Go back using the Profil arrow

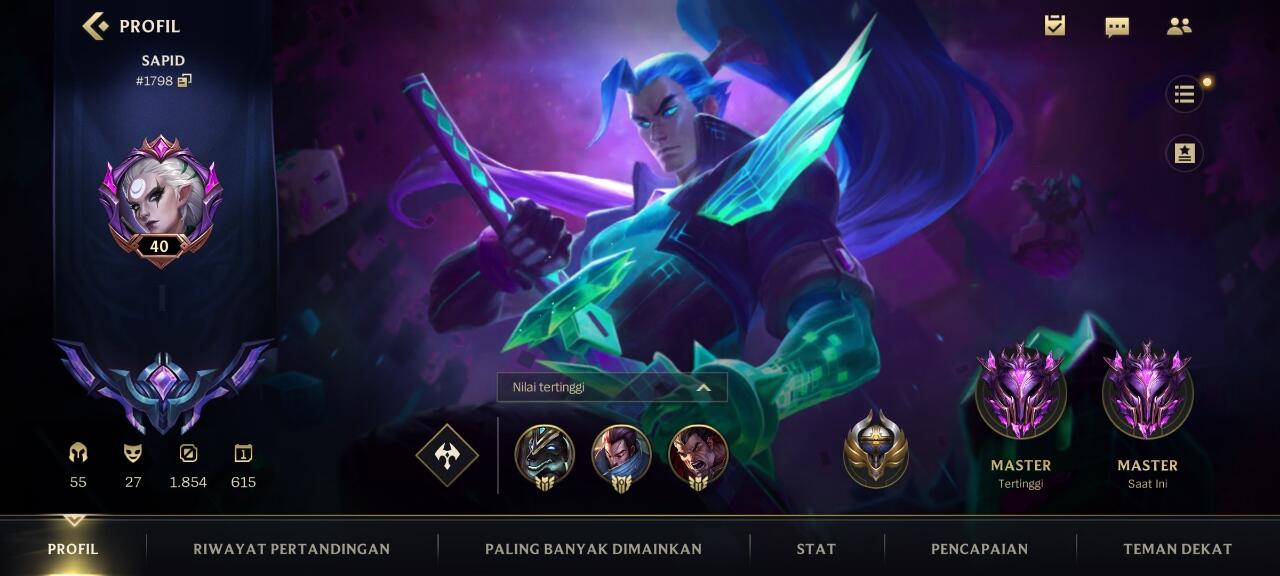tap(96, 26)
